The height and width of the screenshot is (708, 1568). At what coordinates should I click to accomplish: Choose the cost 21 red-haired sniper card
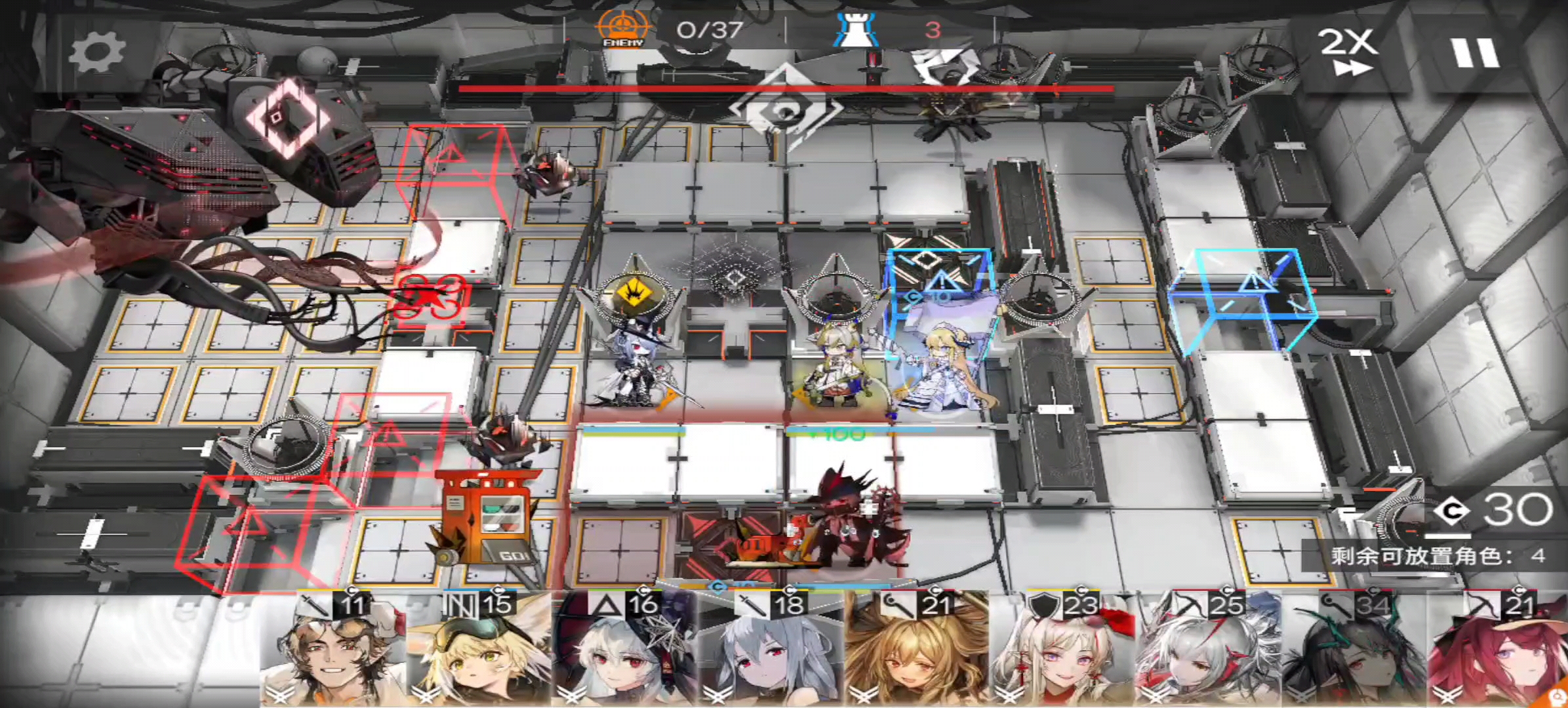click(x=1498, y=649)
